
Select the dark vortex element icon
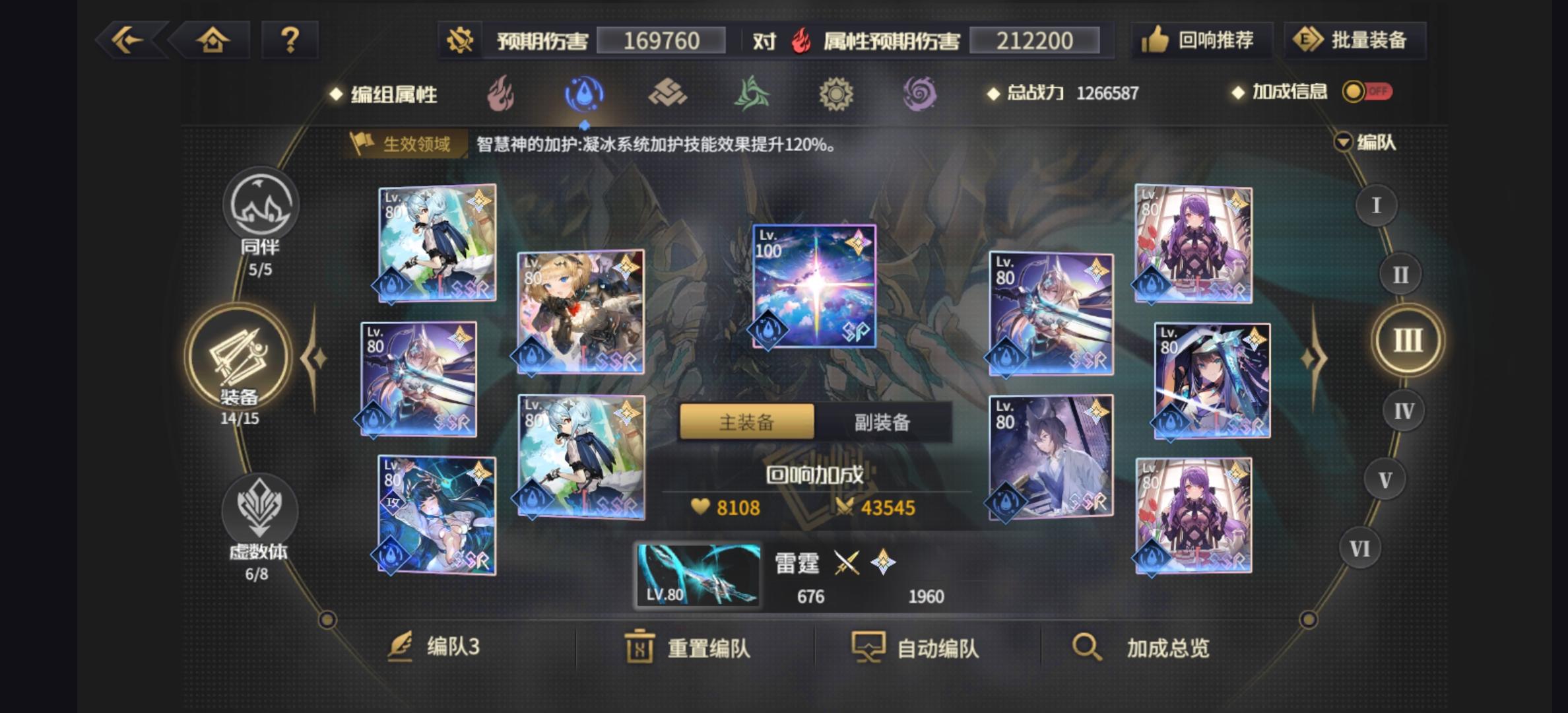[x=921, y=94]
